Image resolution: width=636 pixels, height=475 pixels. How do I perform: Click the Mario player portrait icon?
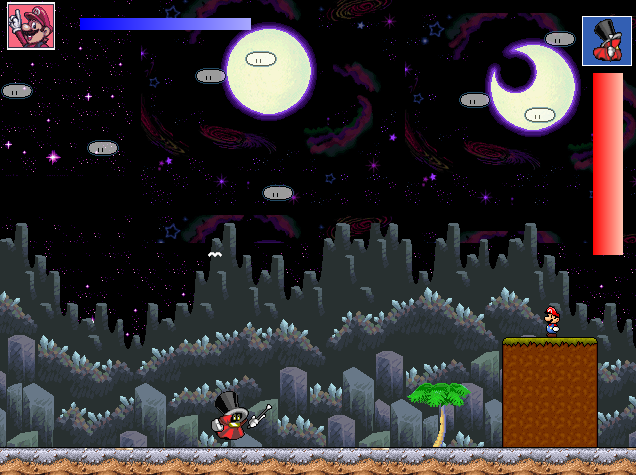click(x=30, y=26)
